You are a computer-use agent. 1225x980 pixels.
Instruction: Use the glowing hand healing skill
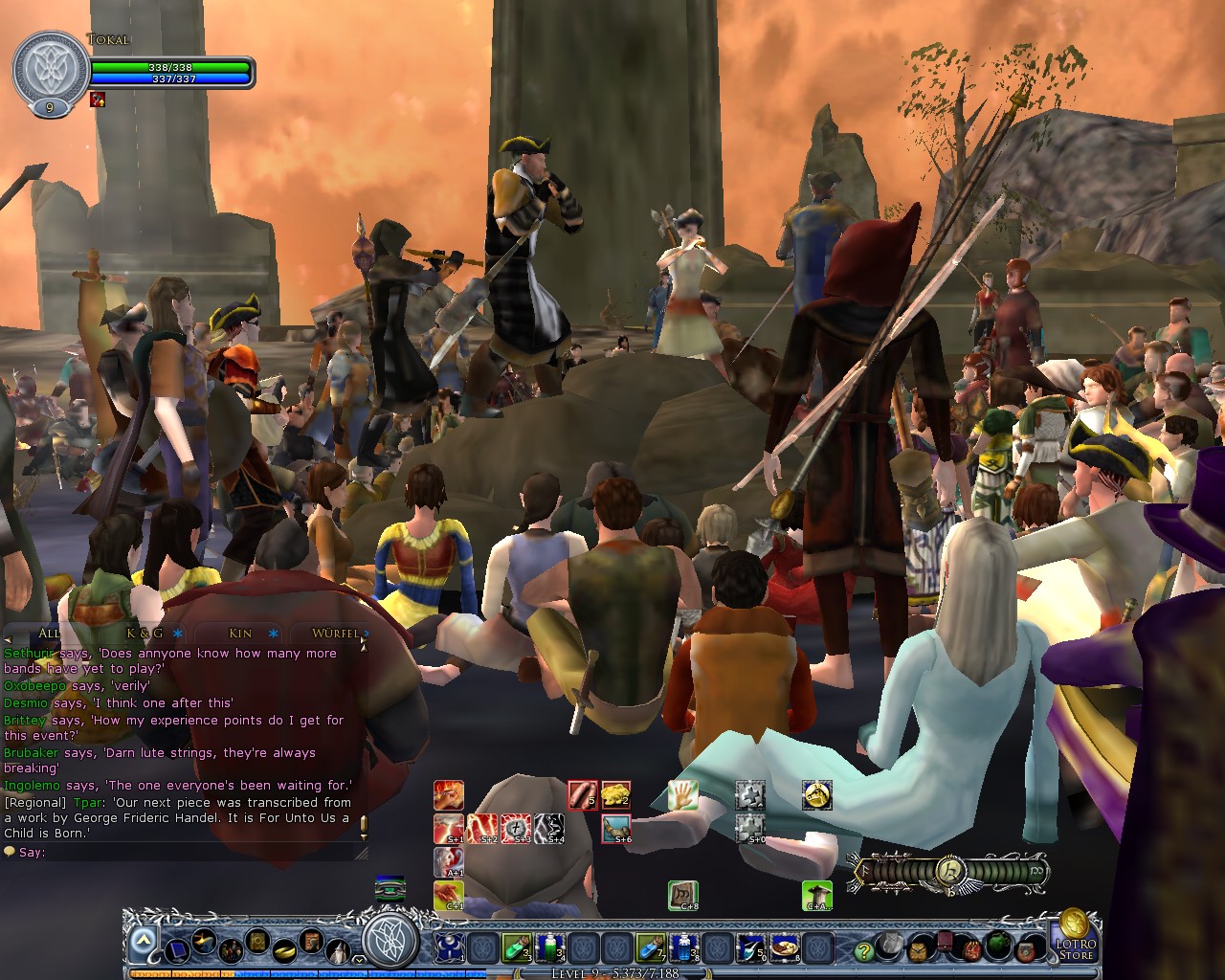click(x=682, y=794)
